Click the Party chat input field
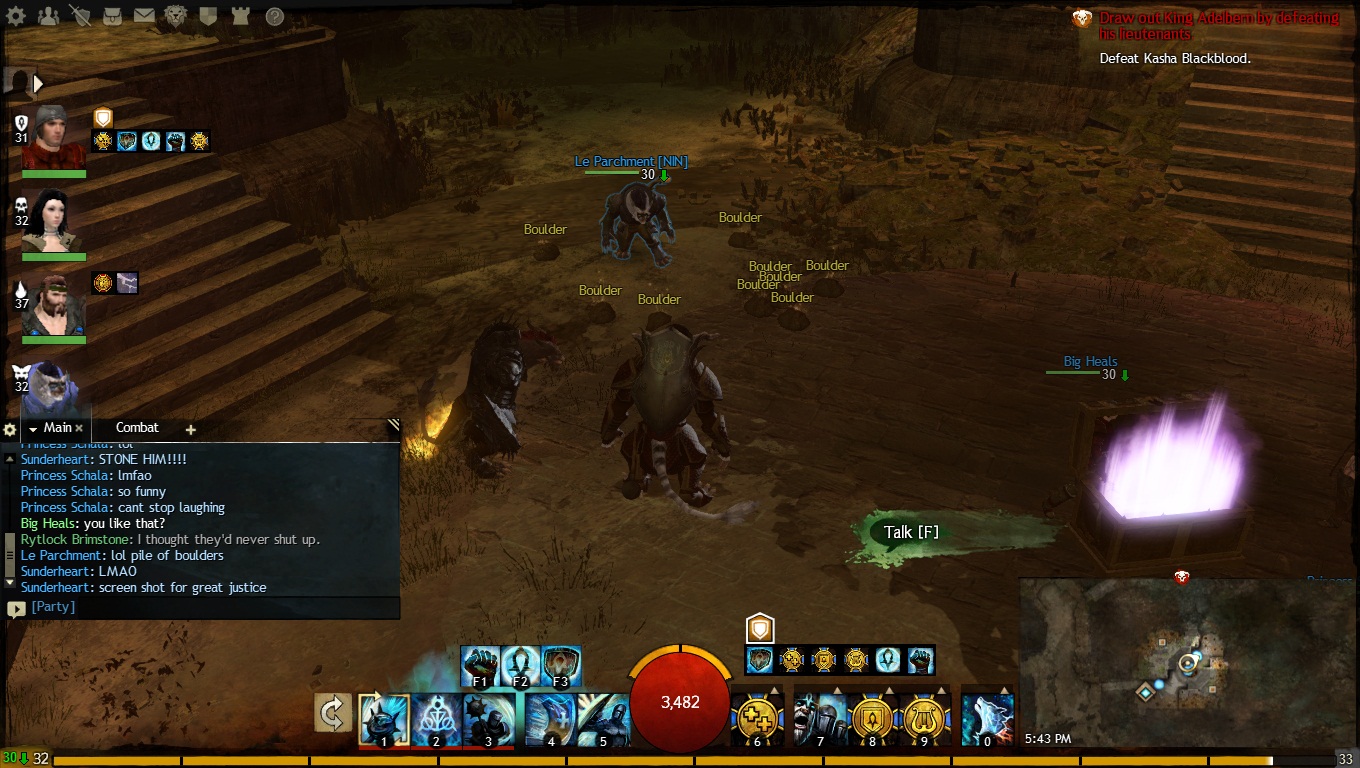1360x768 pixels. coord(210,607)
